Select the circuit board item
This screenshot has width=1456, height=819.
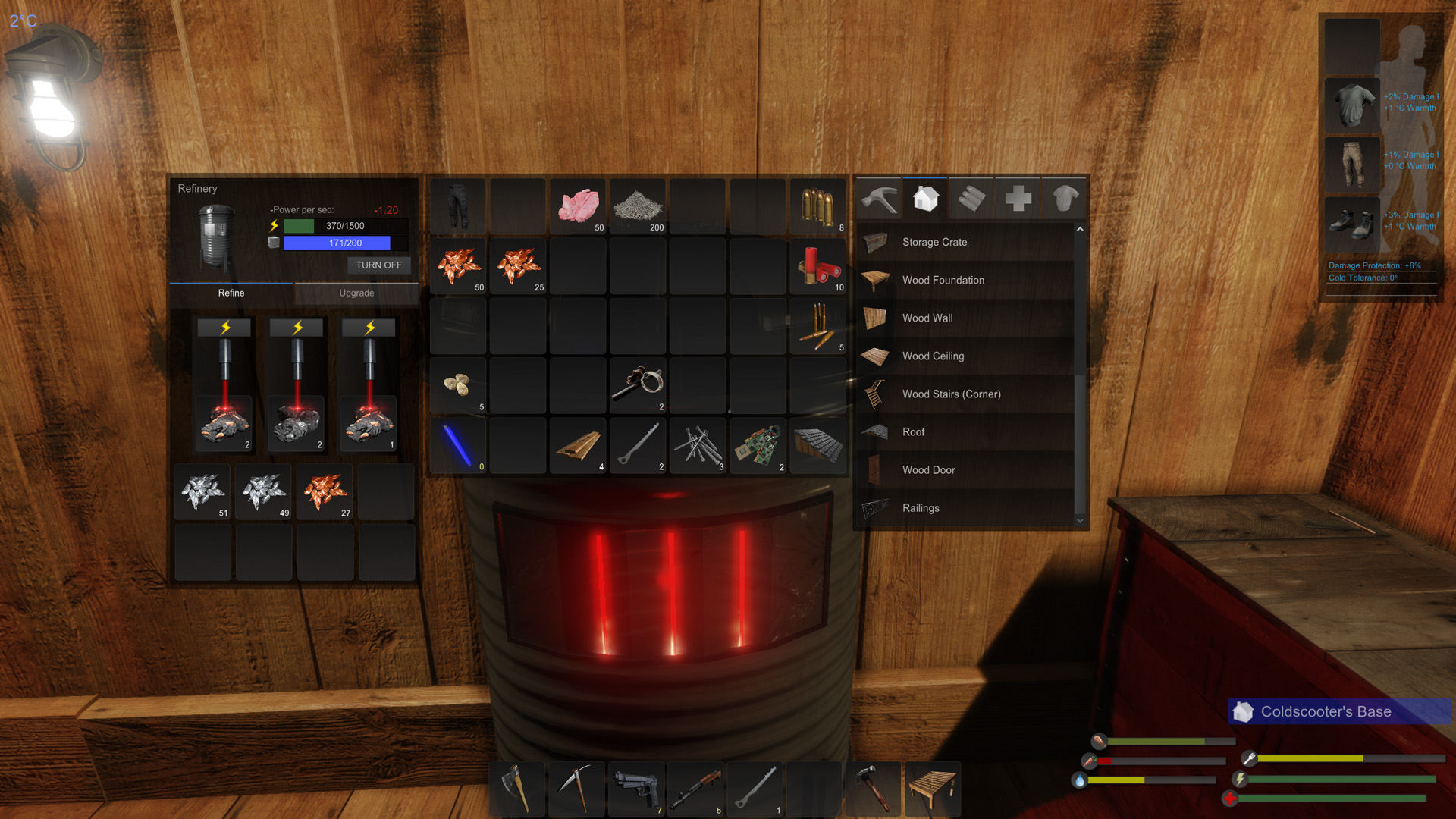tap(758, 446)
